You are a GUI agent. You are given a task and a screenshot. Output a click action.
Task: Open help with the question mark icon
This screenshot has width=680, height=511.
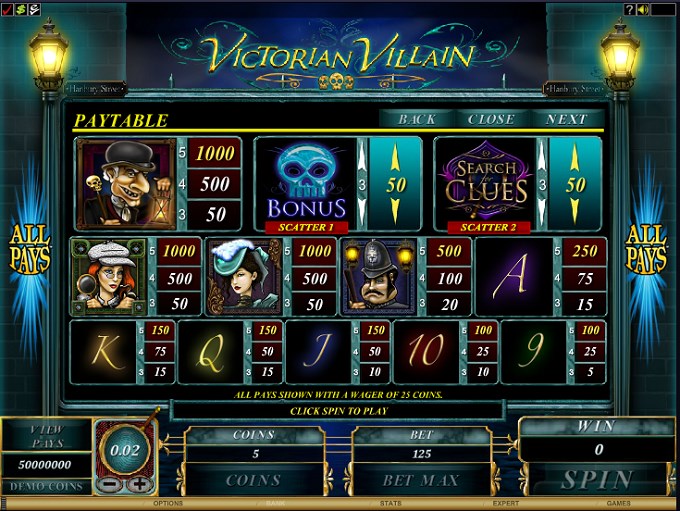click(629, 9)
